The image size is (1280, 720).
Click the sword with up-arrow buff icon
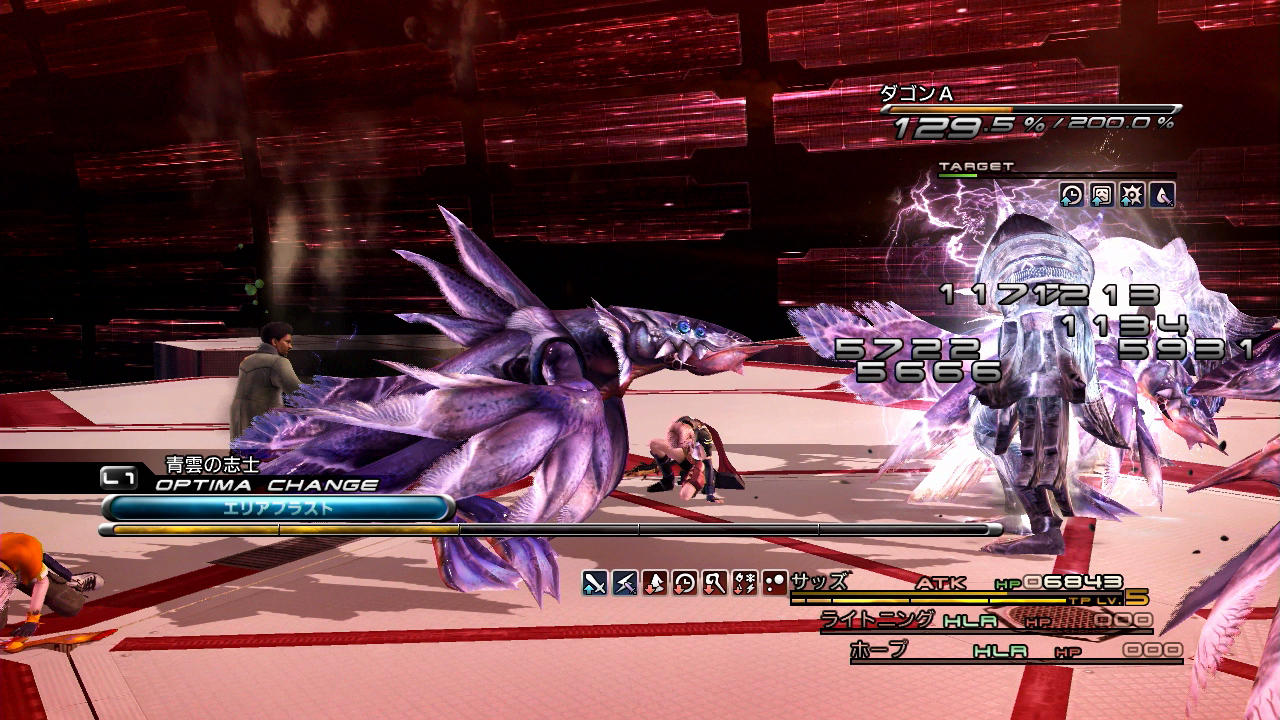(596, 583)
